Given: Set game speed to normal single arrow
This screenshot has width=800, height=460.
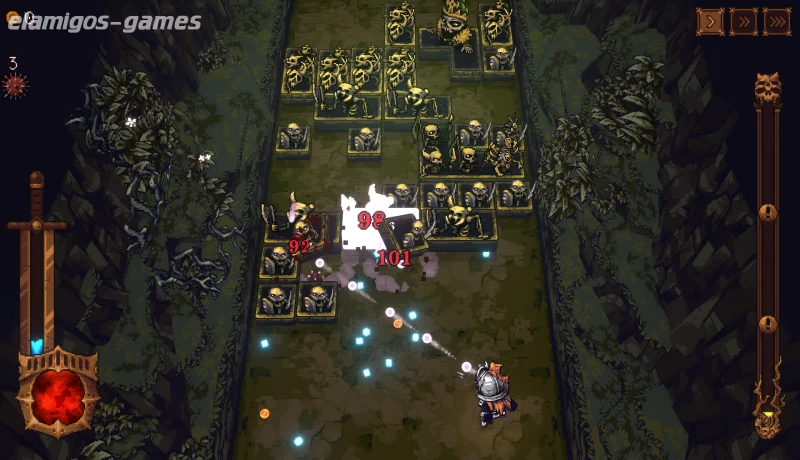Looking at the screenshot, I should 710,22.
